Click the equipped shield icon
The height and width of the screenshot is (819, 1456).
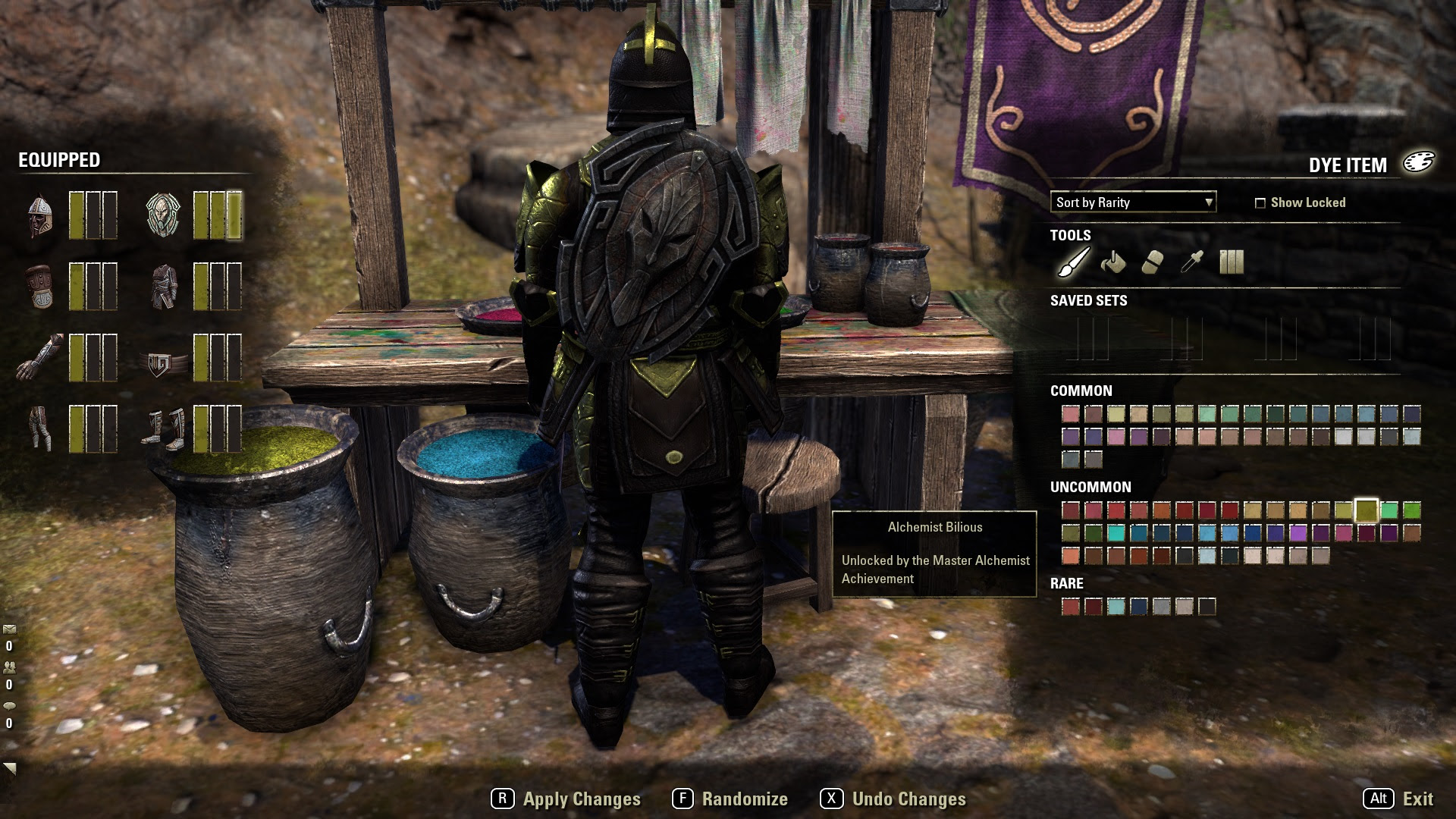click(163, 215)
